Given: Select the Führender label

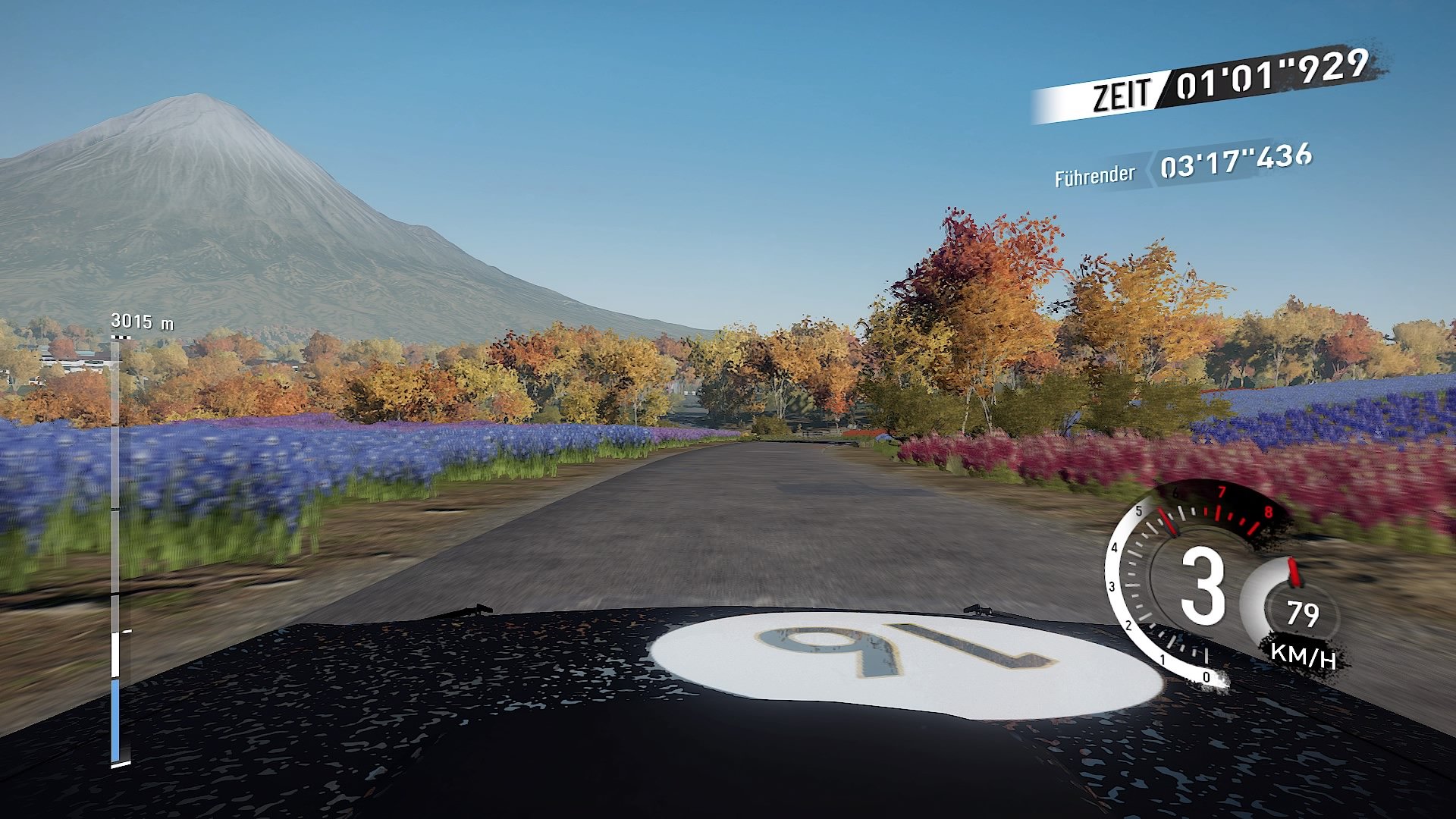Looking at the screenshot, I should [x=1097, y=176].
